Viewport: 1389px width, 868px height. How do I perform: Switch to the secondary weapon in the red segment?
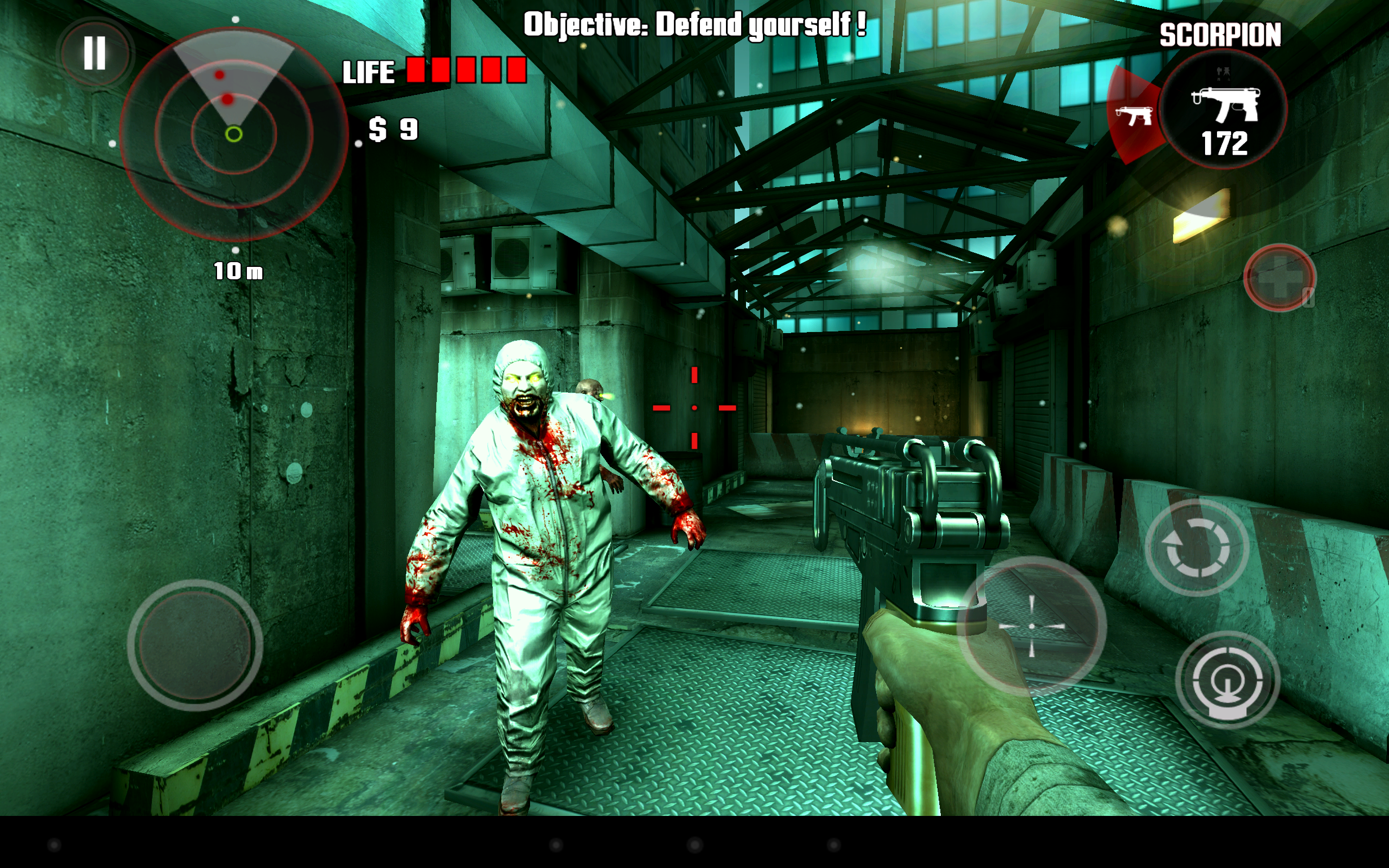1133,117
